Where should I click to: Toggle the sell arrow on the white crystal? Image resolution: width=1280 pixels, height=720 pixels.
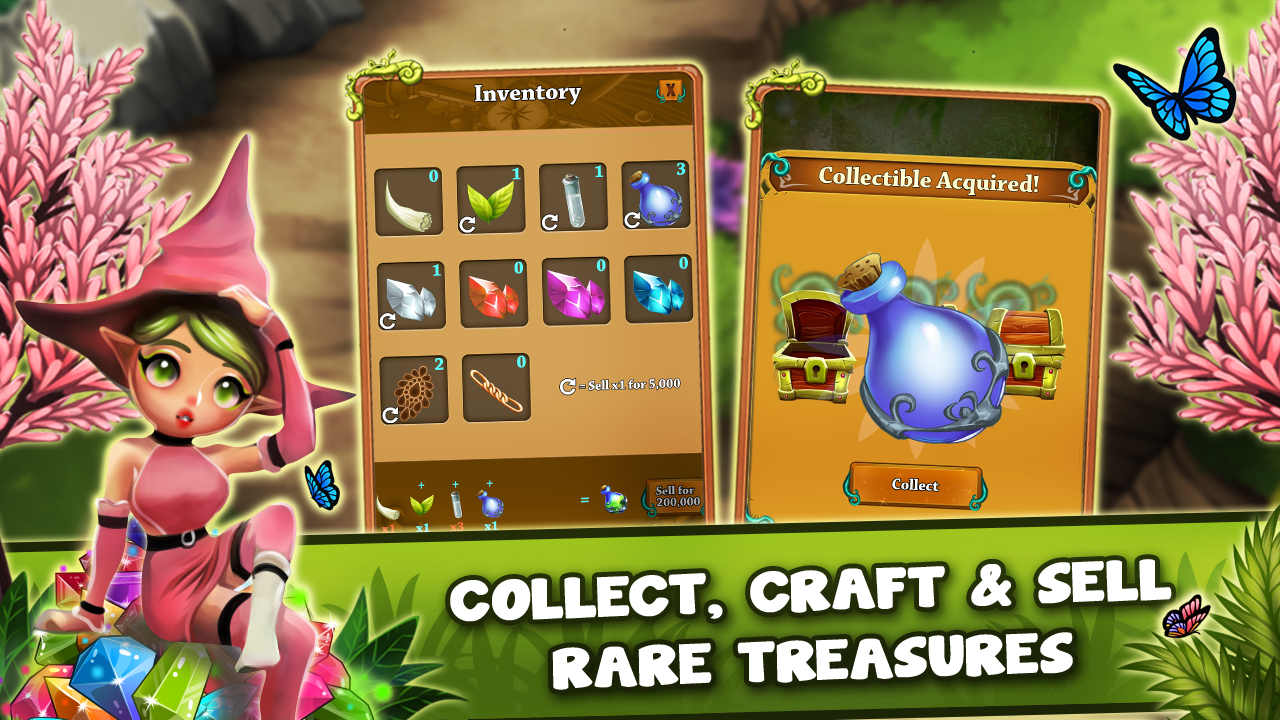pos(389,321)
